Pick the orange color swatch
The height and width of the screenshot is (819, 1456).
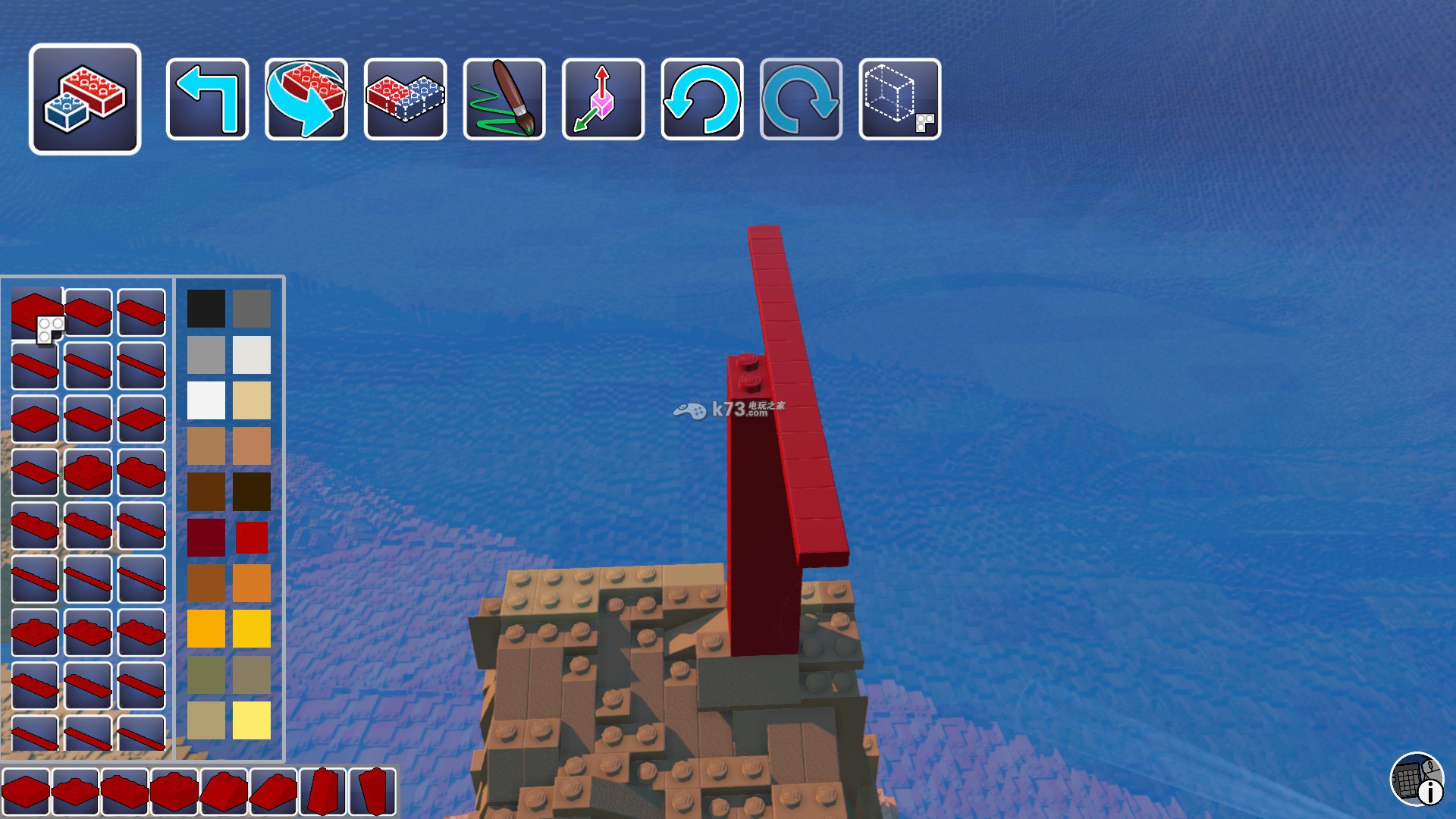252,583
